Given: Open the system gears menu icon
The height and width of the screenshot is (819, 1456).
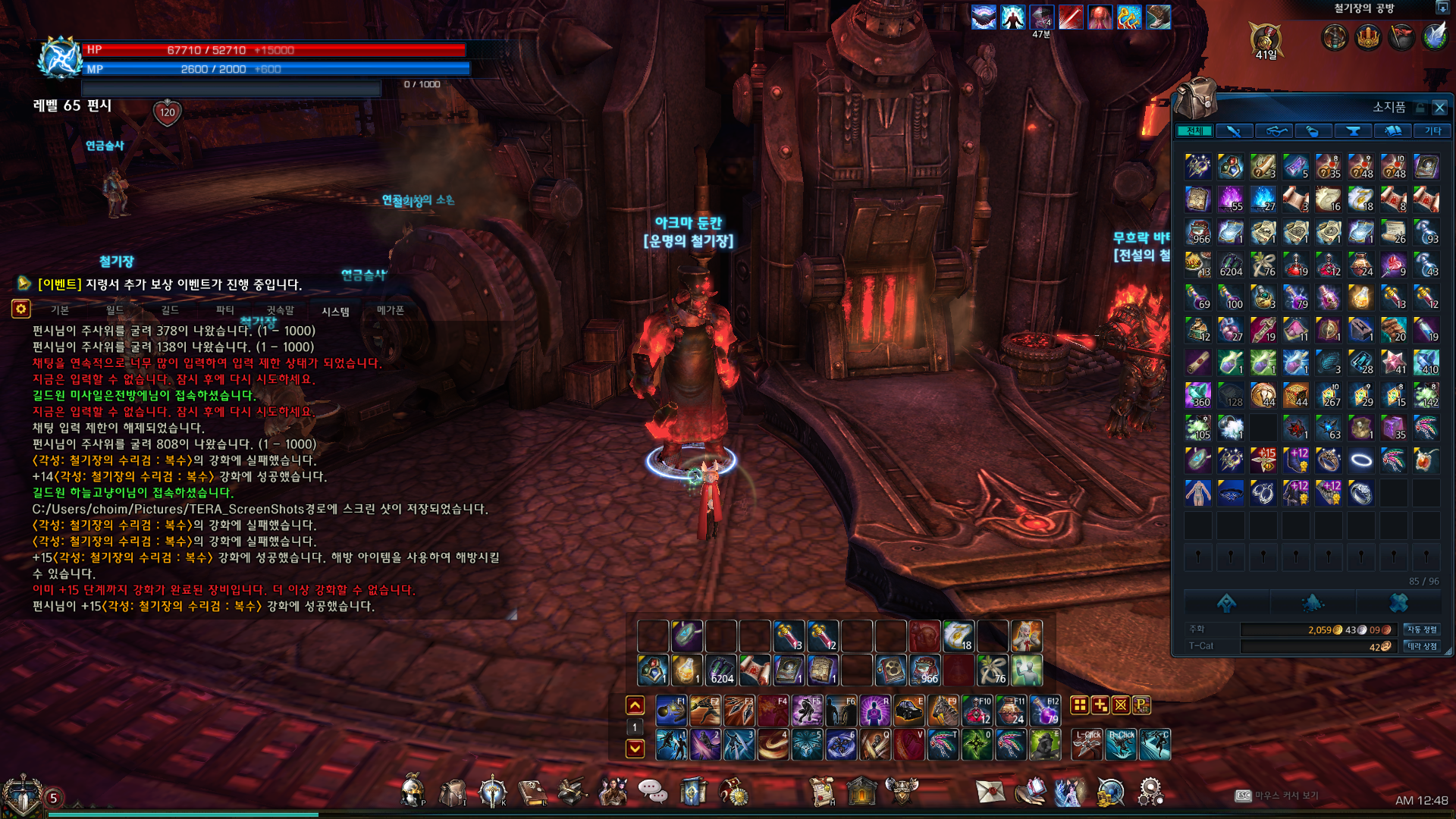Looking at the screenshot, I should point(1150,791).
